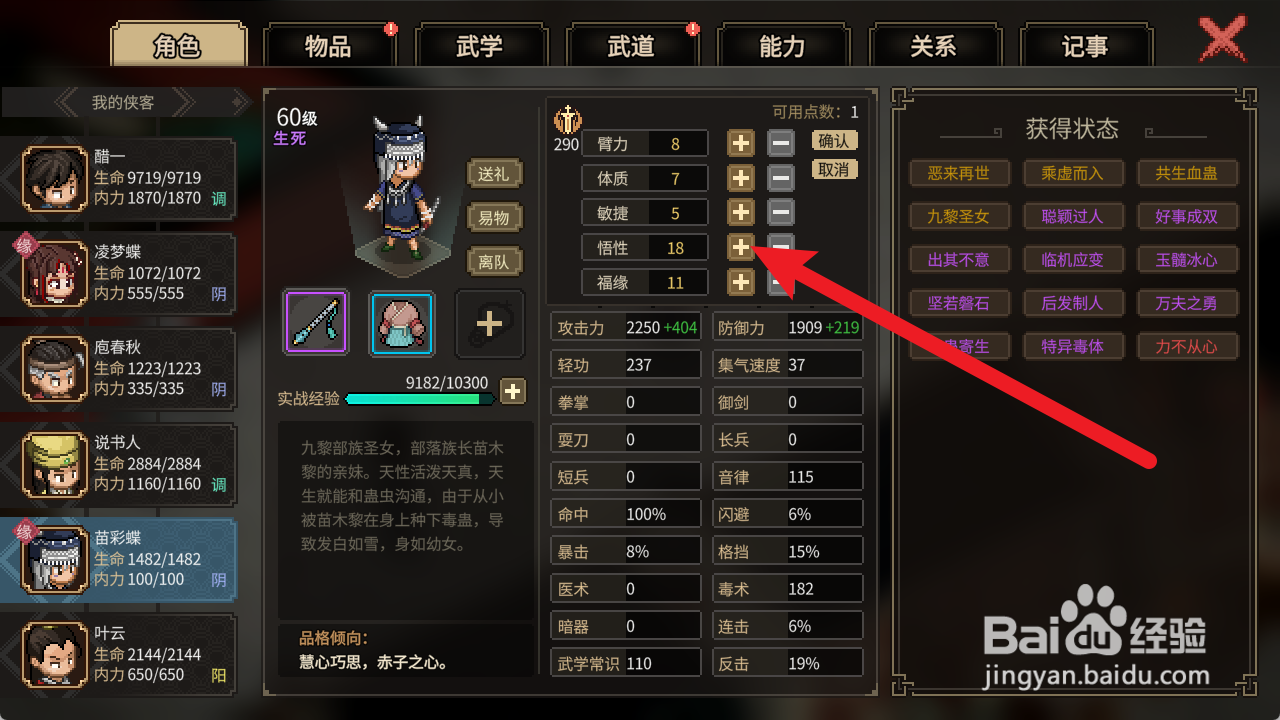This screenshot has height=720, width=1280.
Task: Click the plus beside the experience bar
Action: click(x=513, y=391)
